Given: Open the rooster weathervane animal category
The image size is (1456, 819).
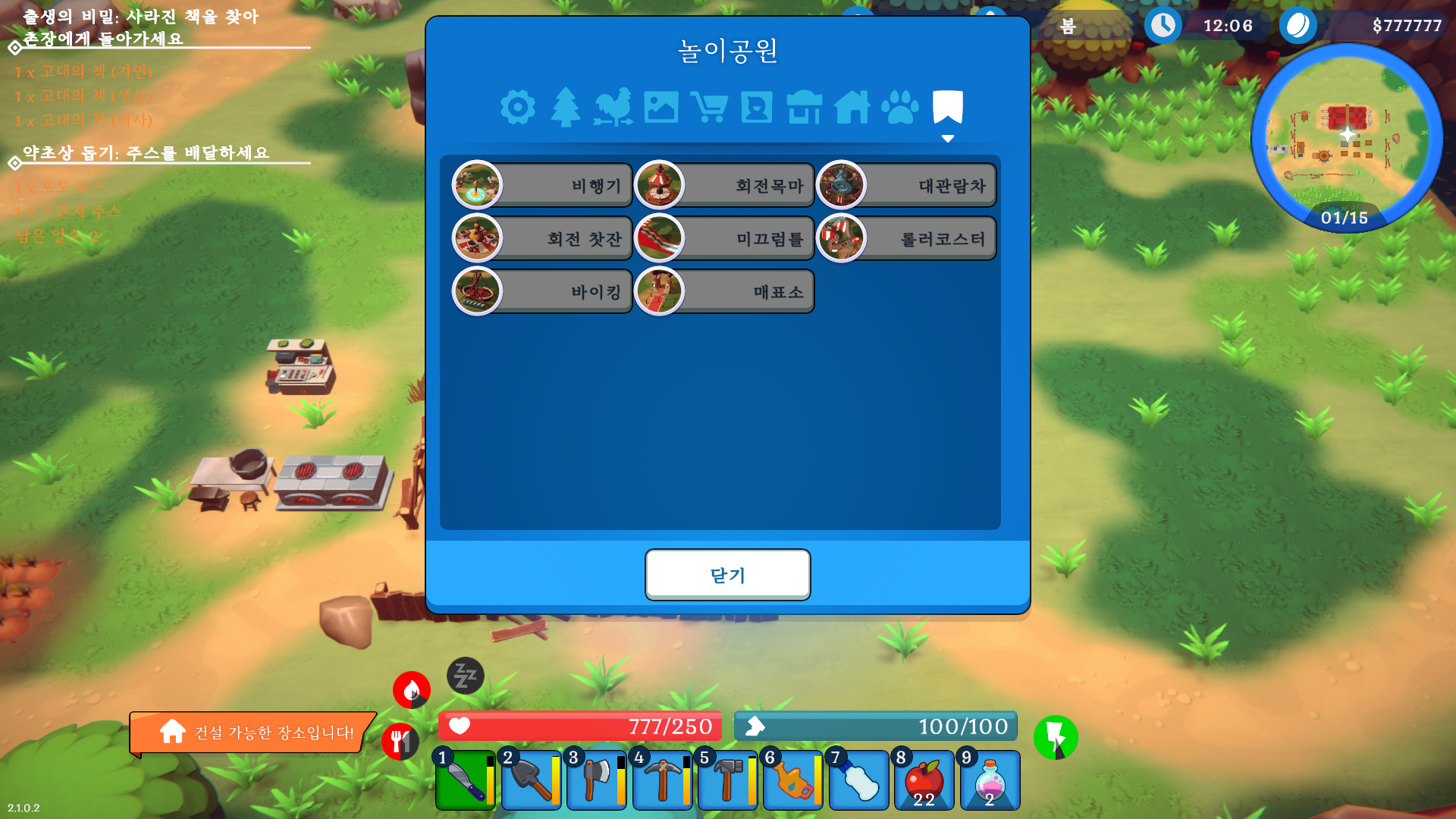Looking at the screenshot, I should pos(613,108).
